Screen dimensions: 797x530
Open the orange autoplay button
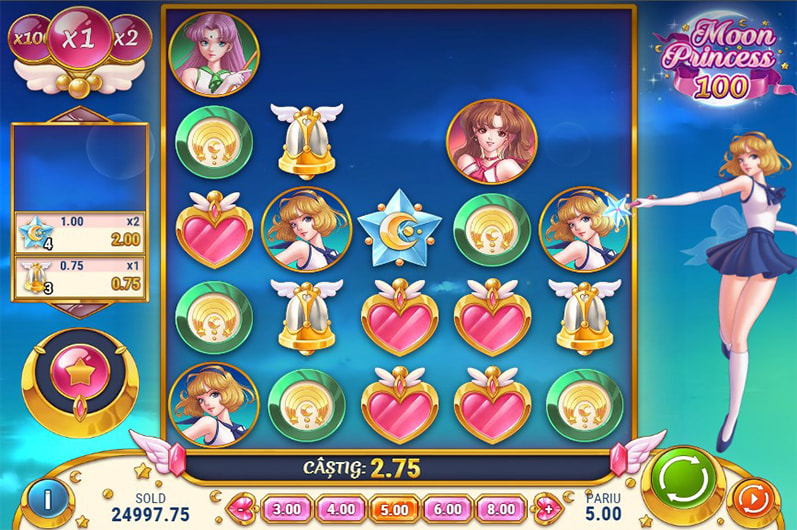pyautogui.click(x=754, y=497)
